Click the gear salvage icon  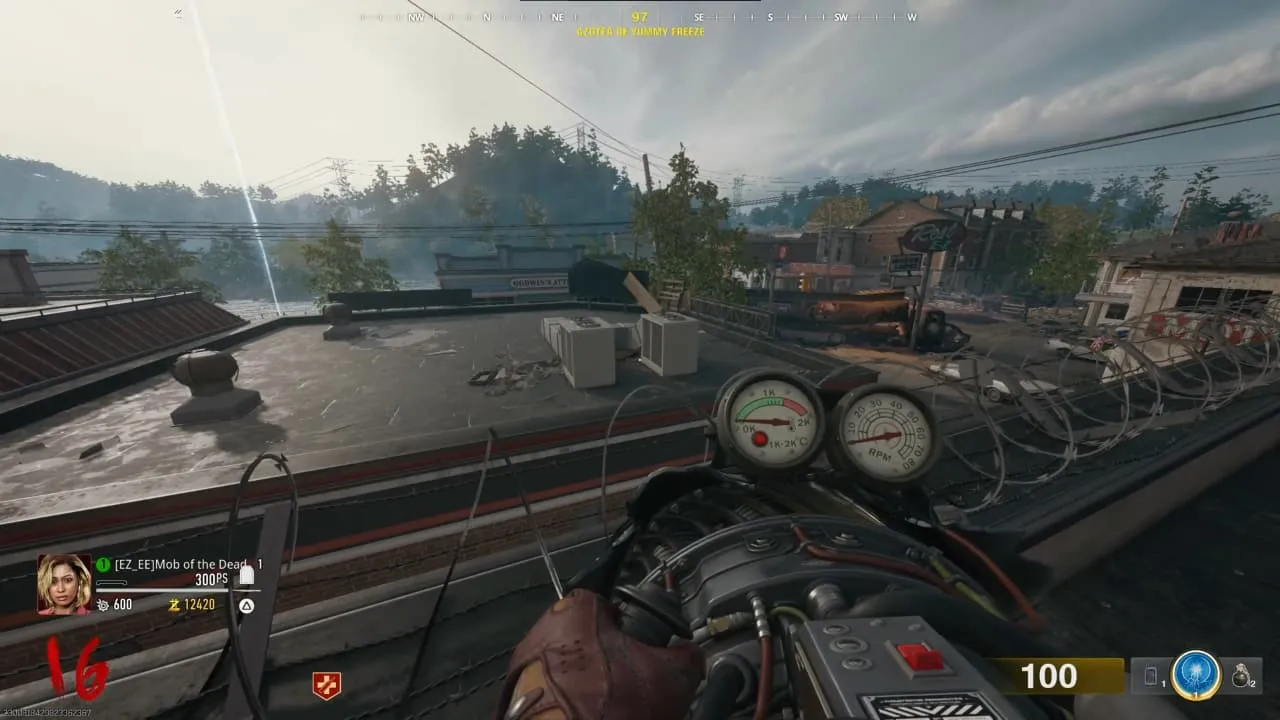[102, 605]
